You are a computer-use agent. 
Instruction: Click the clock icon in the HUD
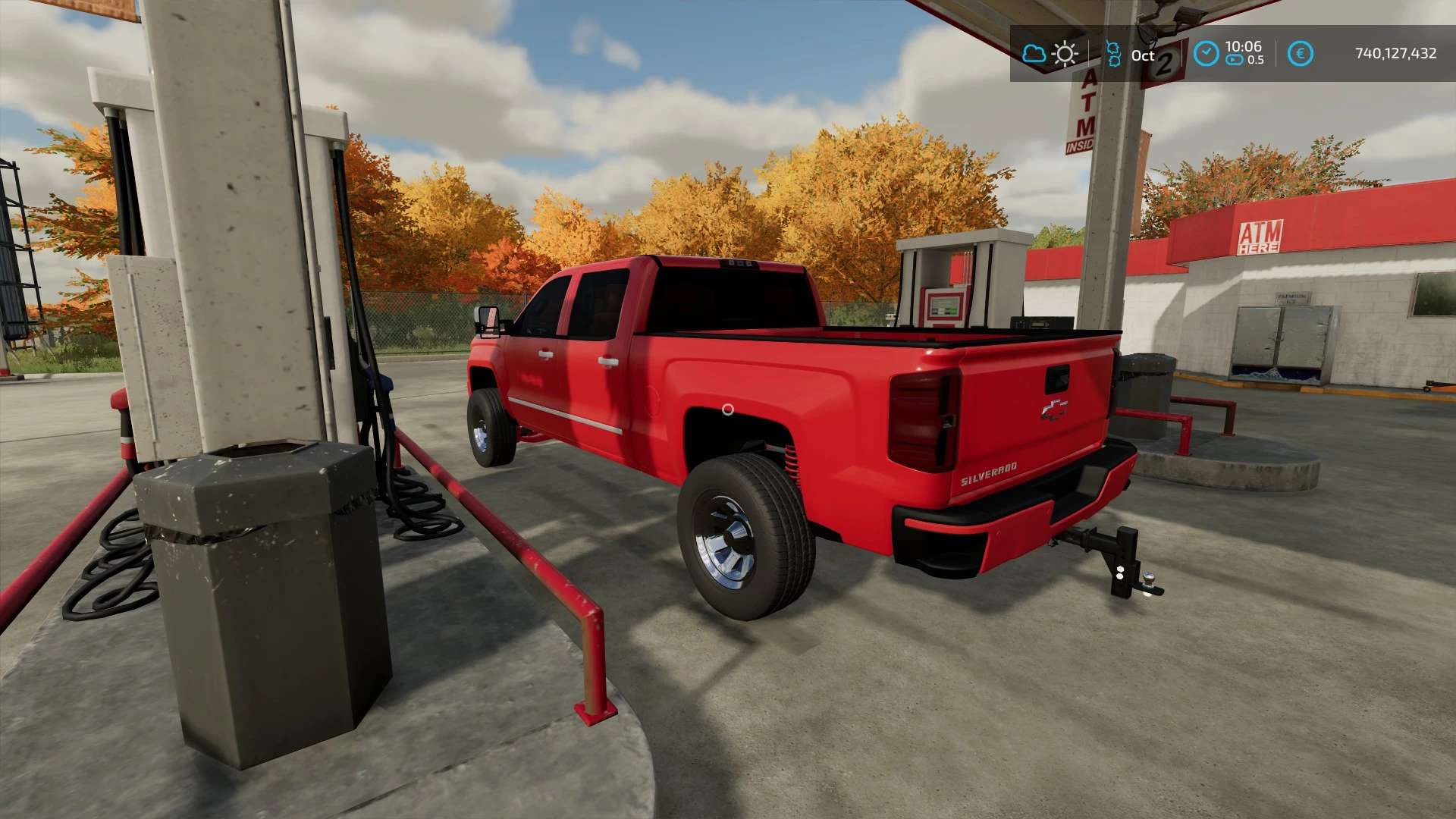1206,54
